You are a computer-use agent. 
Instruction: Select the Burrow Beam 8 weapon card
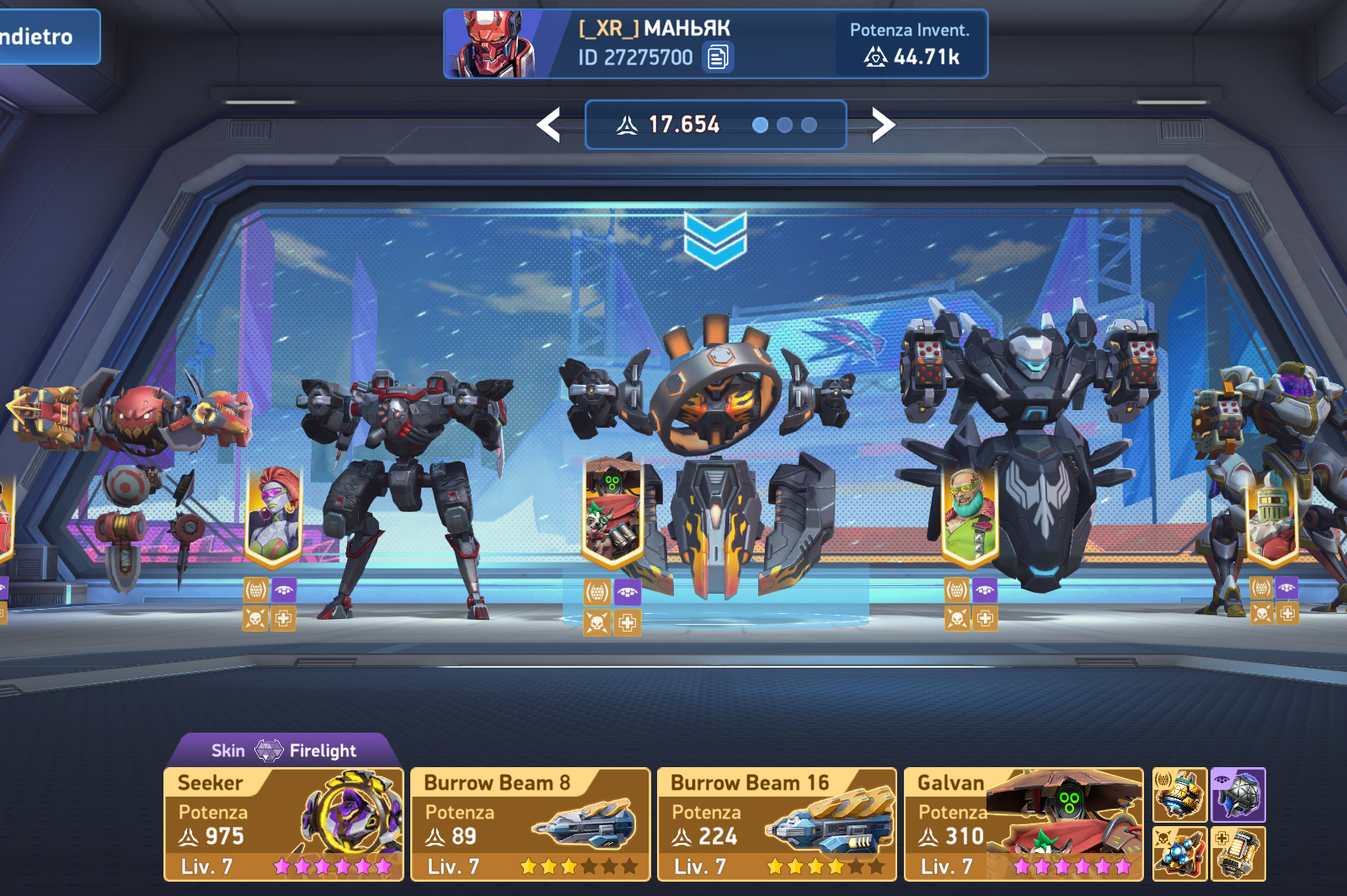click(530, 824)
